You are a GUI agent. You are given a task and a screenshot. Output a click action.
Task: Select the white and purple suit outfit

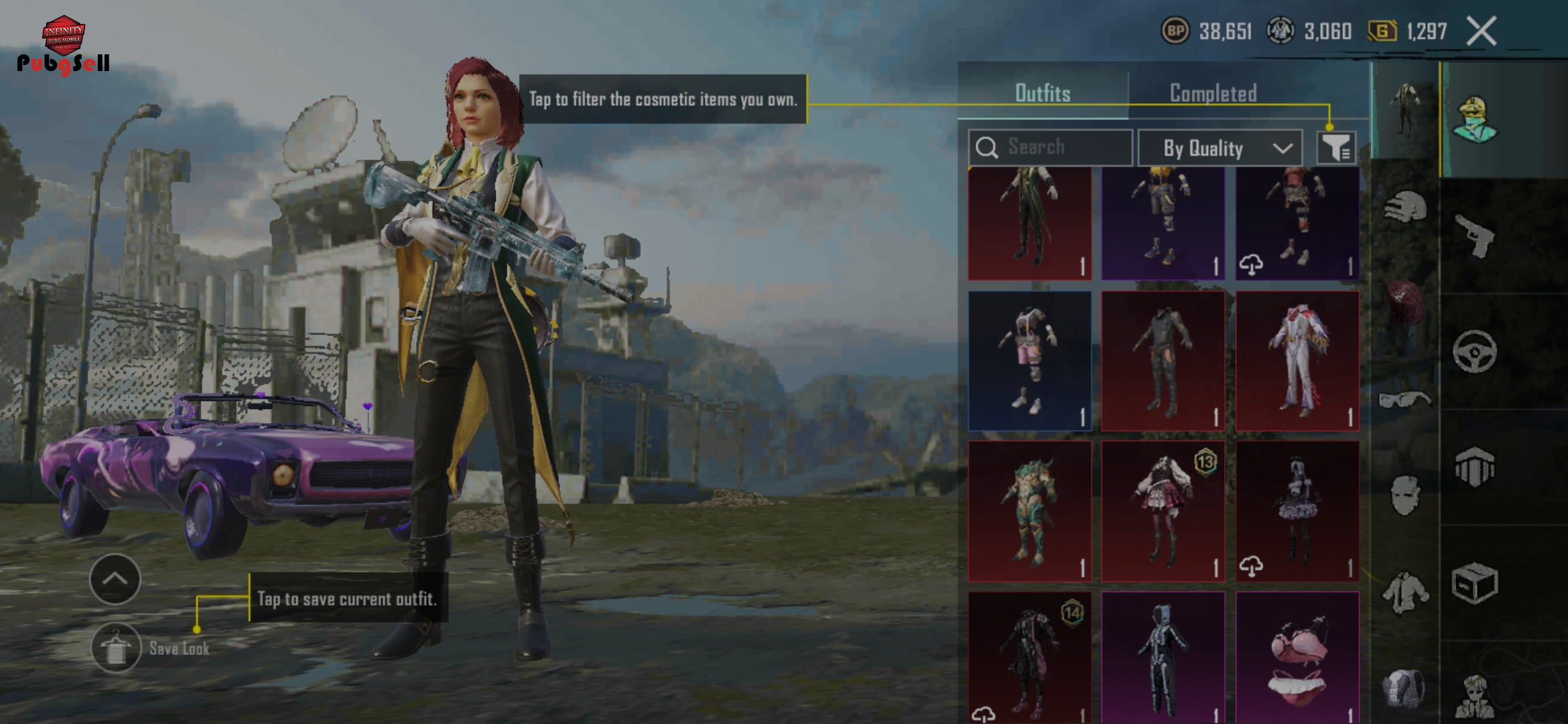coord(1297,361)
